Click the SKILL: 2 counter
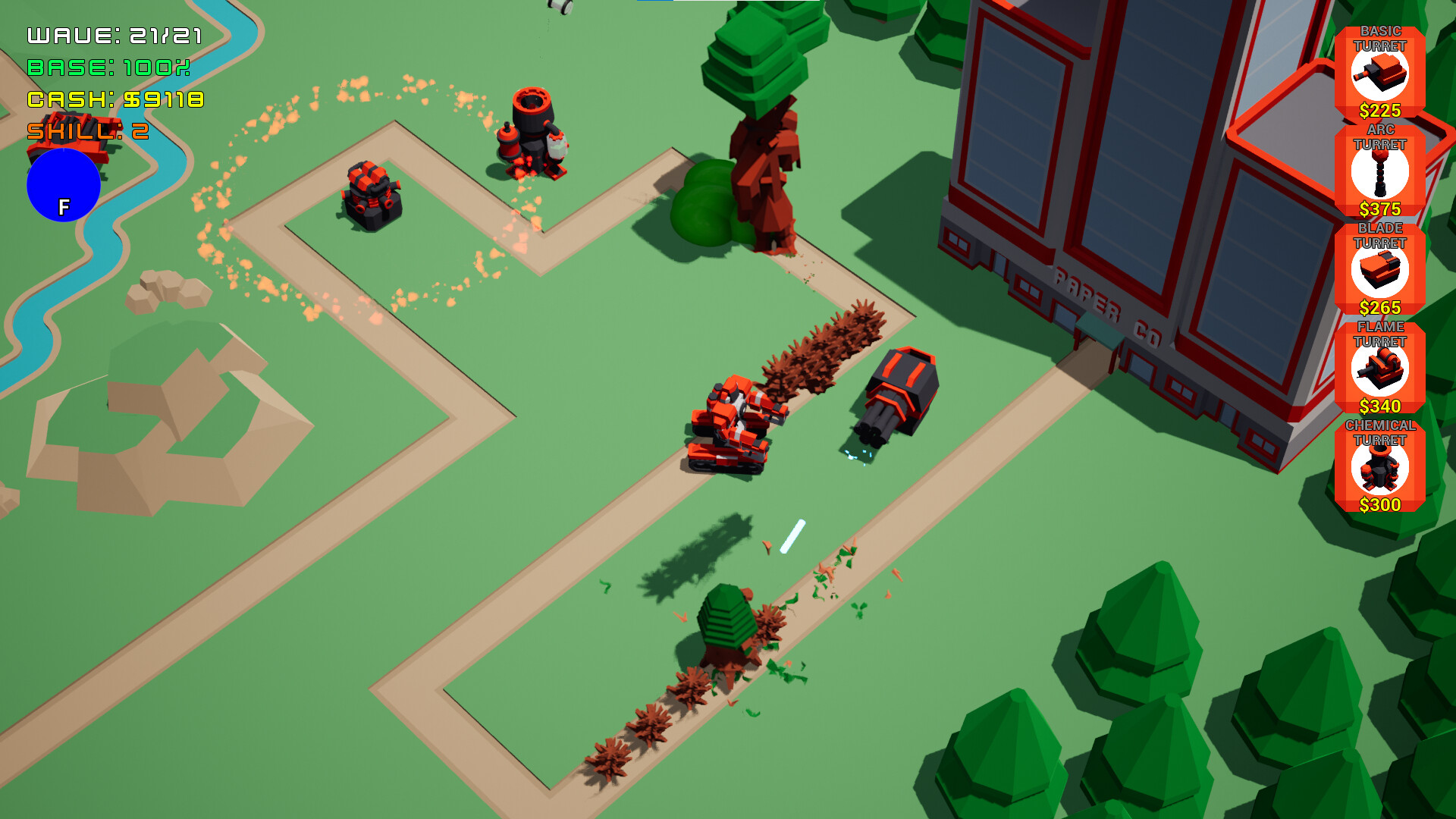Image resolution: width=1456 pixels, height=819 pixels. coord(87,130)
